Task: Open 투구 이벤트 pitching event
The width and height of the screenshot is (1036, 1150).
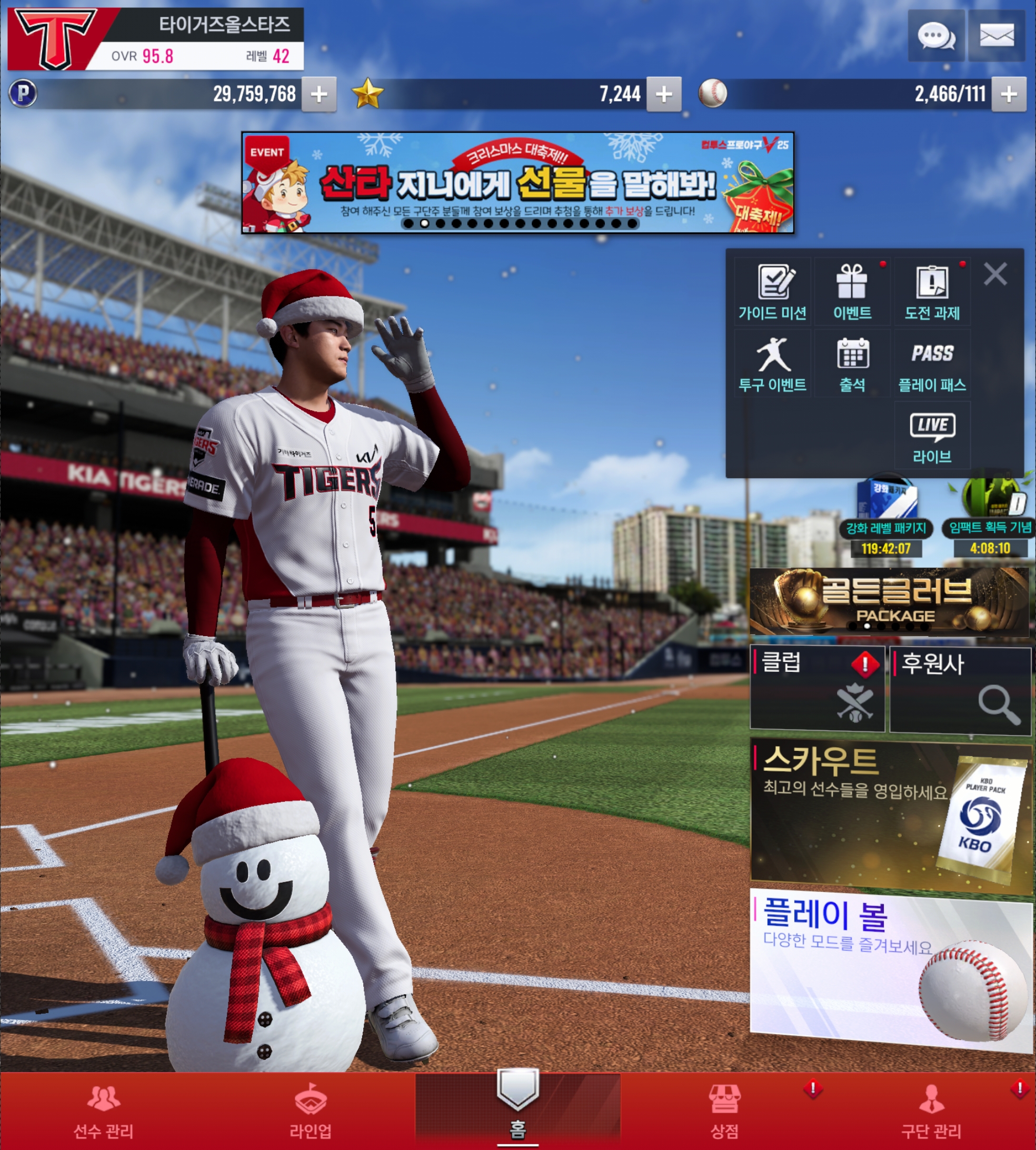Action: pyautogui.click(x=772, y=363)
